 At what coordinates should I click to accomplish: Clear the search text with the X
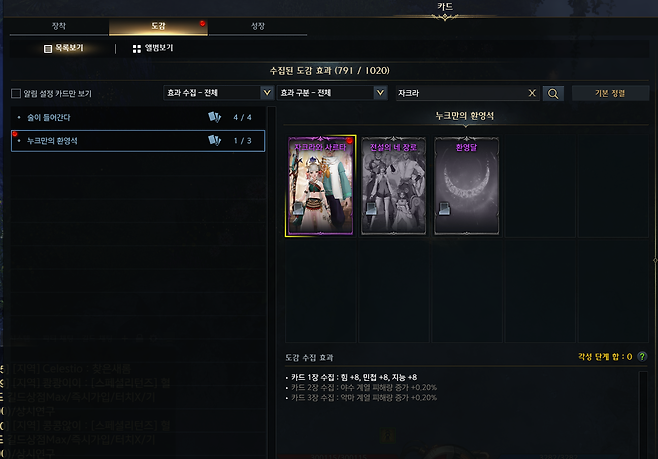pyautogui.click(x=532, y=93)
